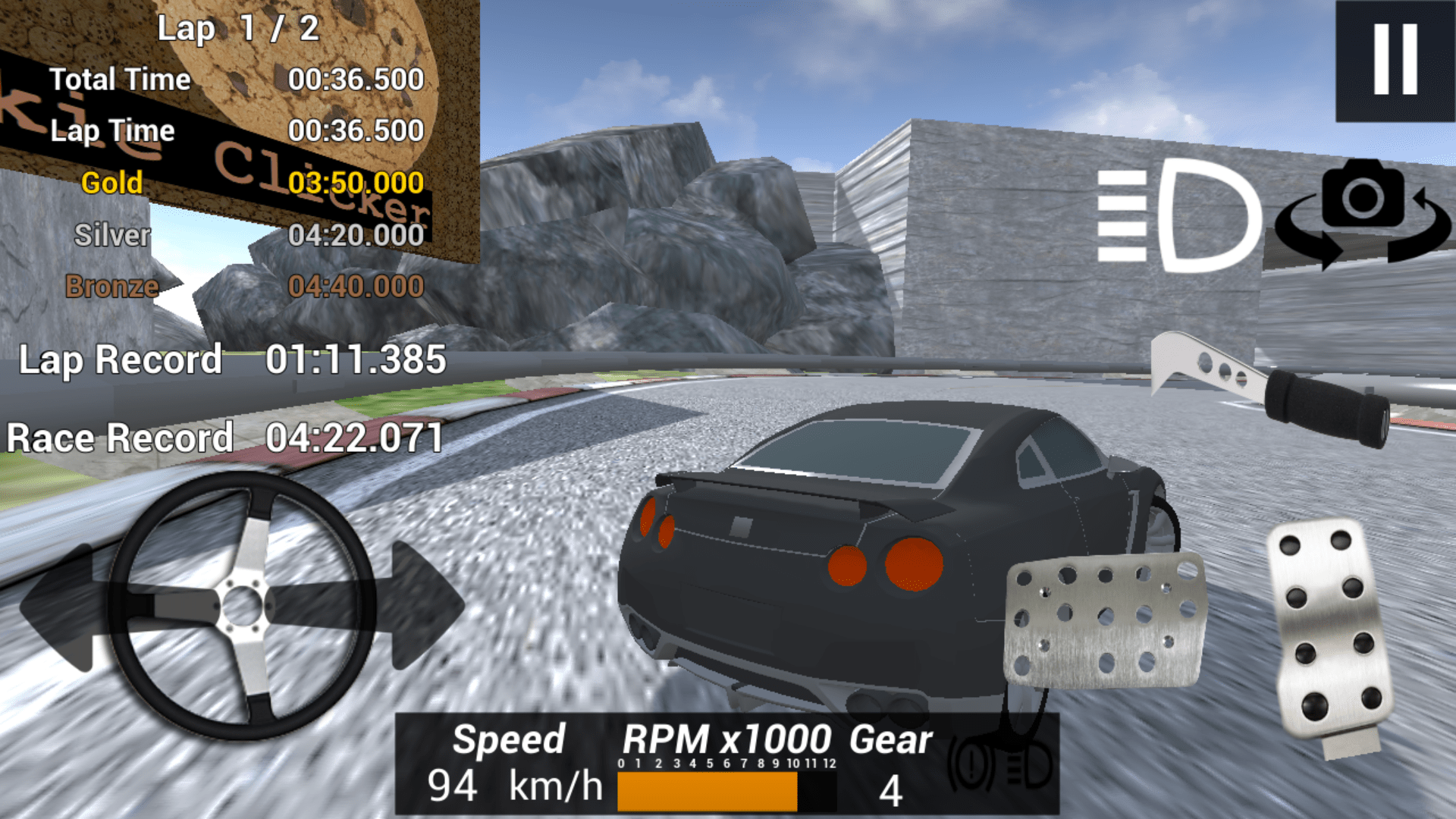Click the gear indicator showing 4

click(x=891, y=789)
